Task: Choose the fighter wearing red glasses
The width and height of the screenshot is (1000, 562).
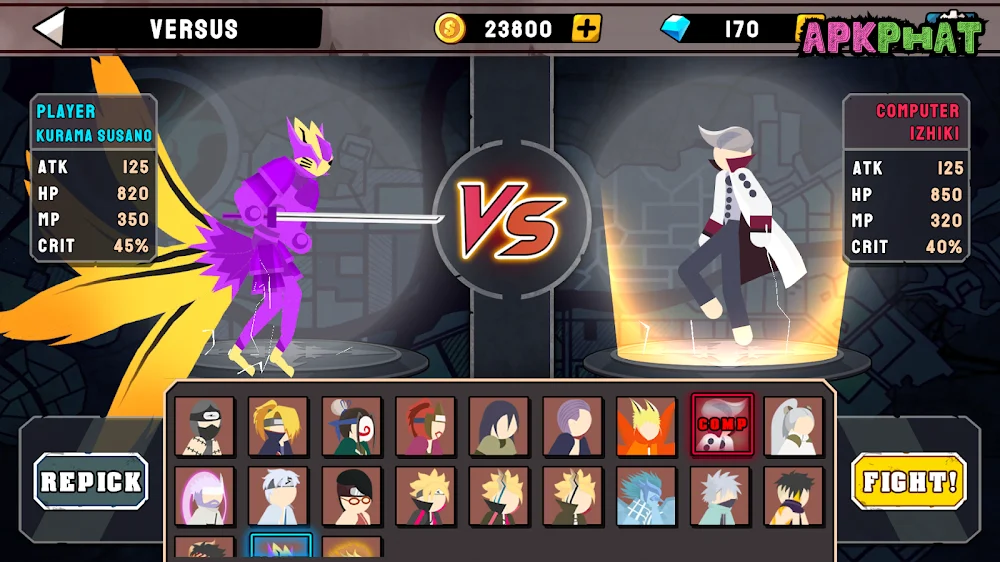Action: [352, 496]
